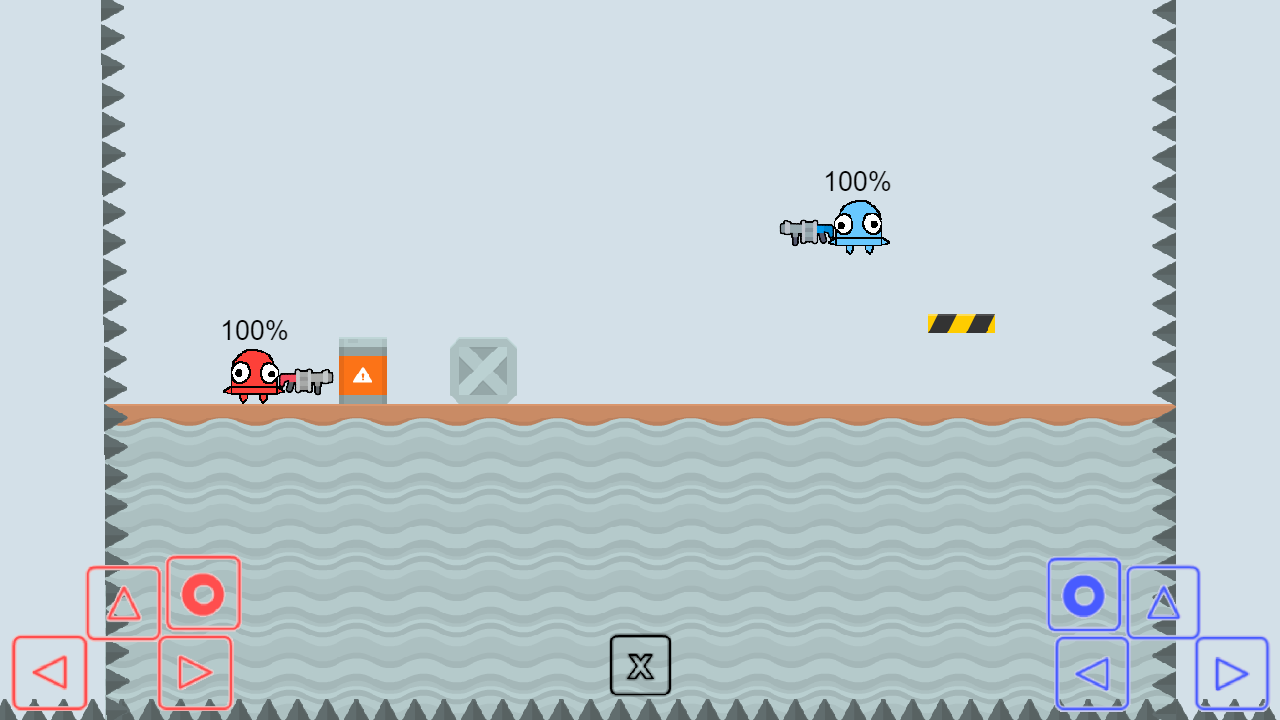This screenshot has width=1280, height=720.
Task: Click the orange explosive barrel with warning sign
Action: [x=364, y=372]
